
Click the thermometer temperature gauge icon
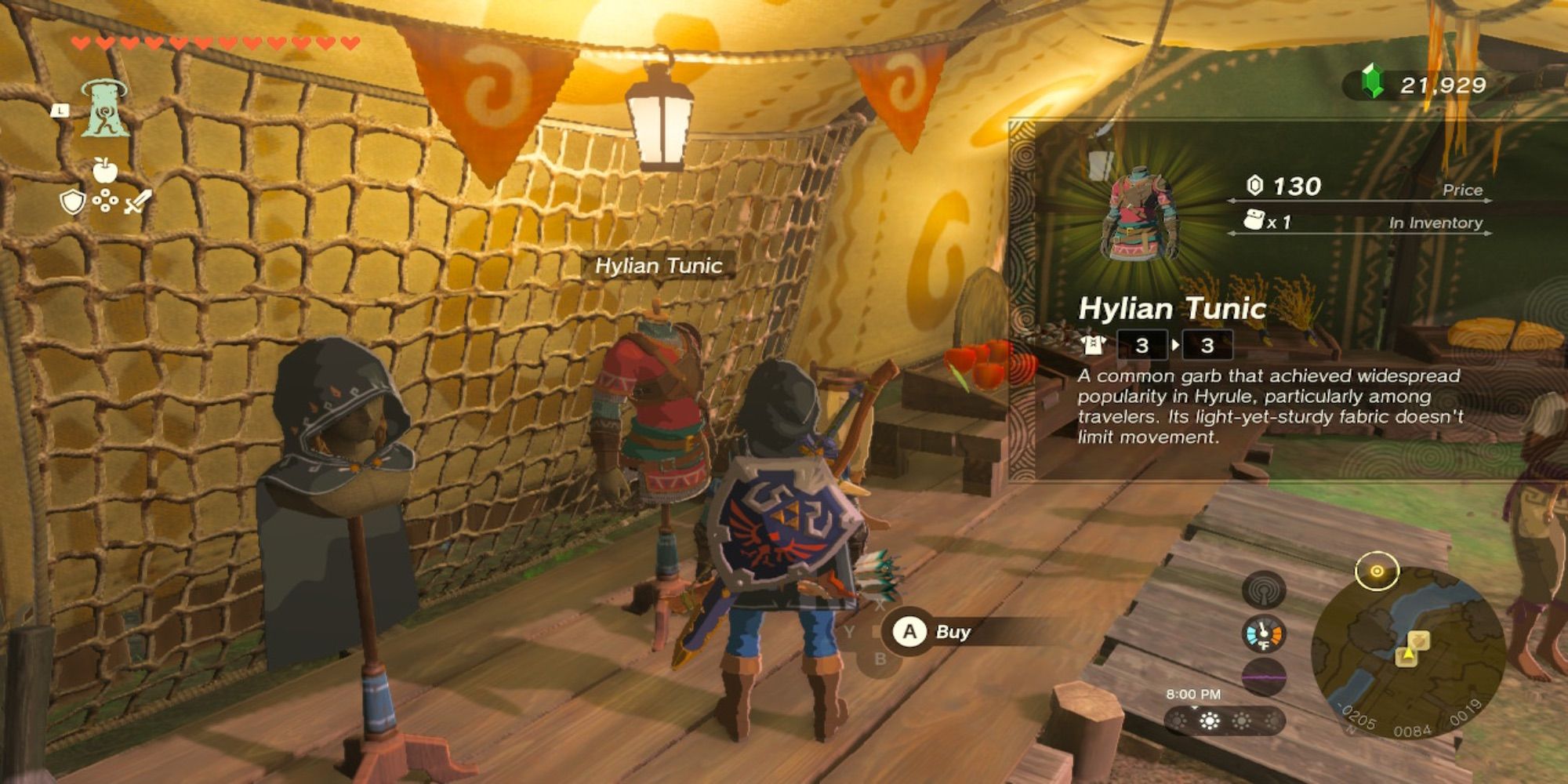point(1263,633)
